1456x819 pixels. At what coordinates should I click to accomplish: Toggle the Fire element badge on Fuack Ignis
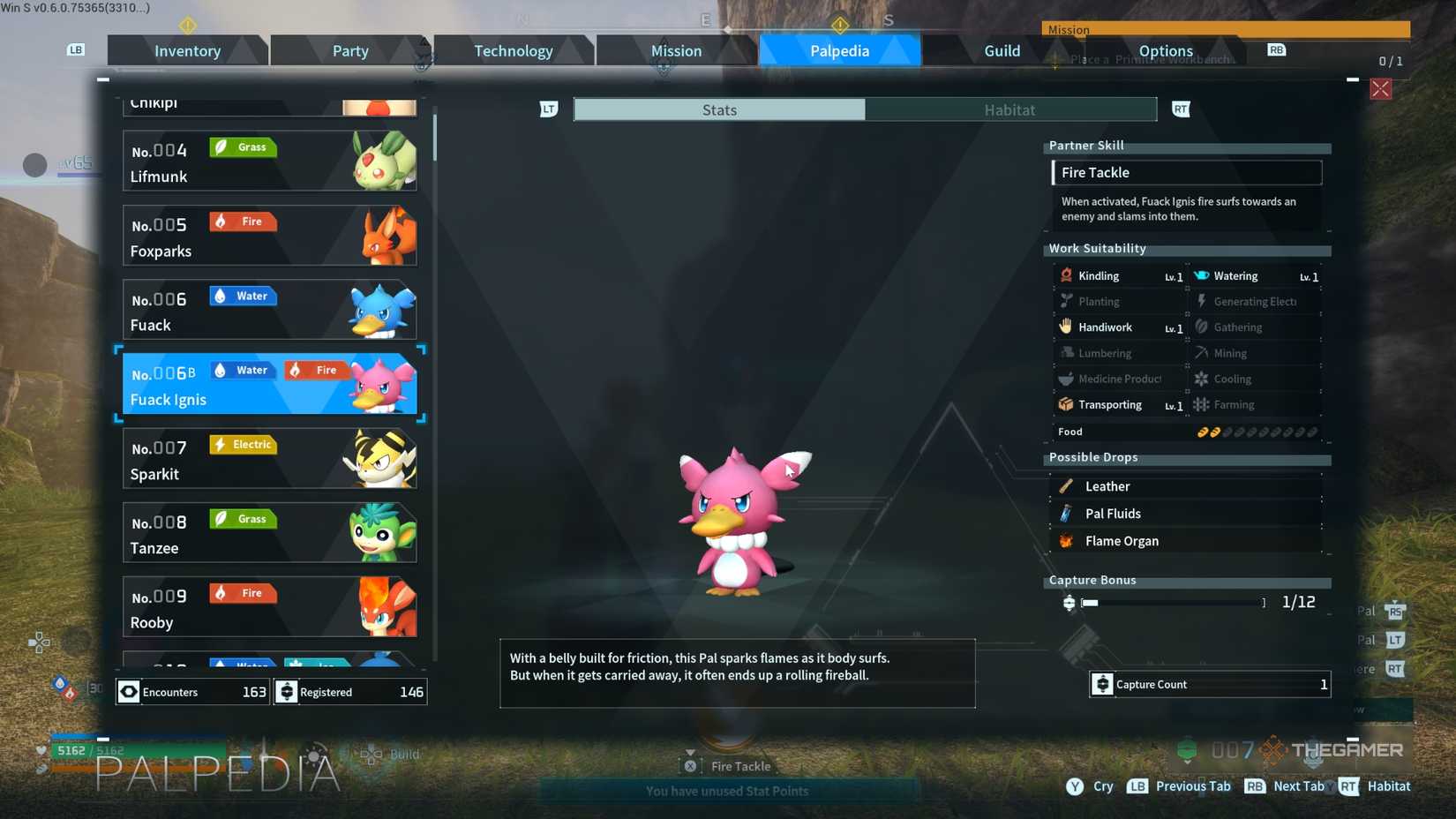[317, 370]
